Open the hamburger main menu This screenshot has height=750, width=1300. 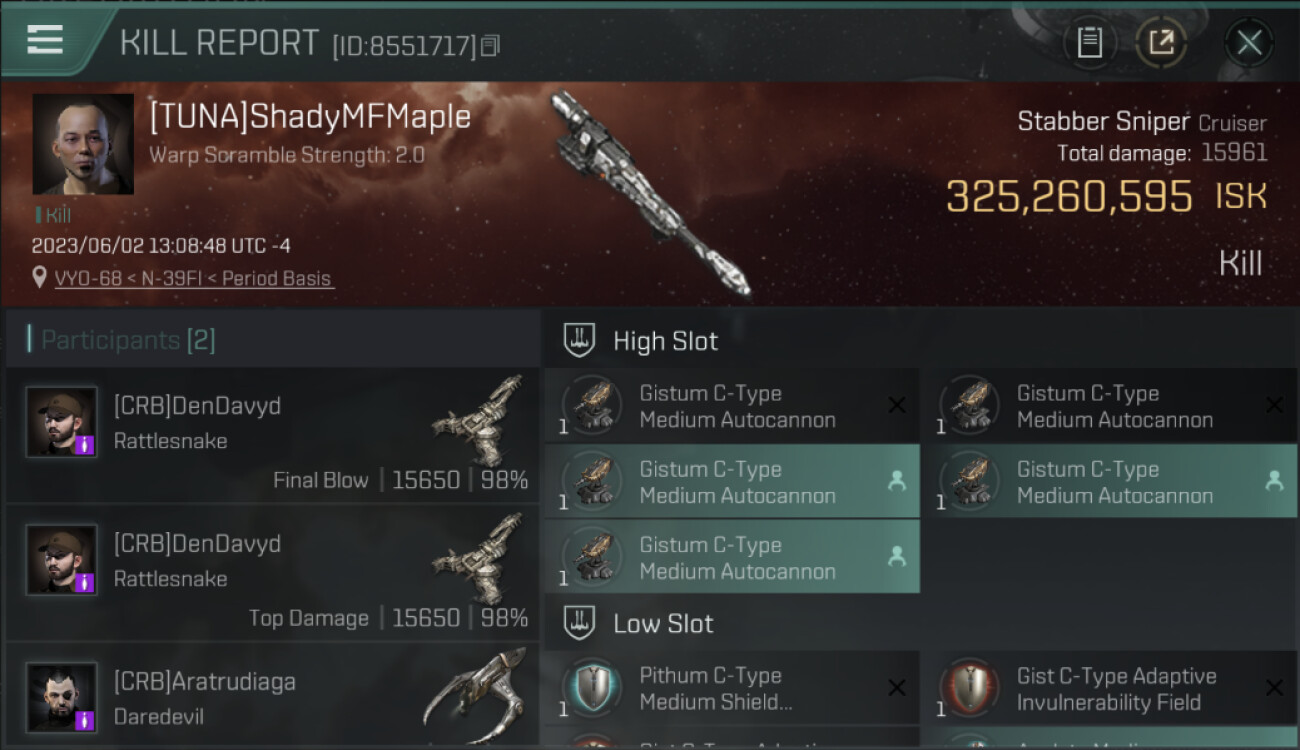click(x=45, y=40)
